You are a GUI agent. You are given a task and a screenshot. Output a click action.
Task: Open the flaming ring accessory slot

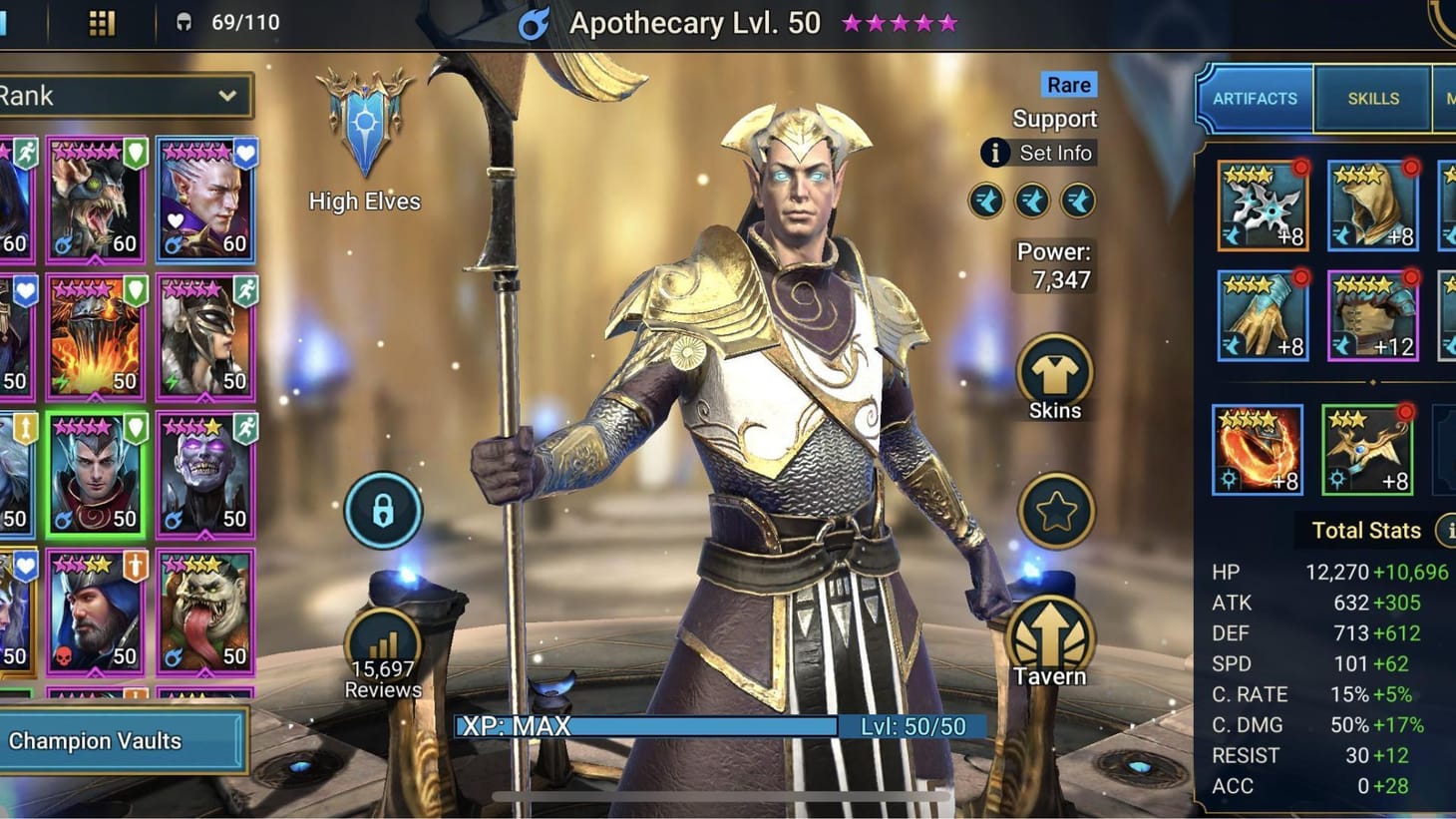tap(1256, 450)
